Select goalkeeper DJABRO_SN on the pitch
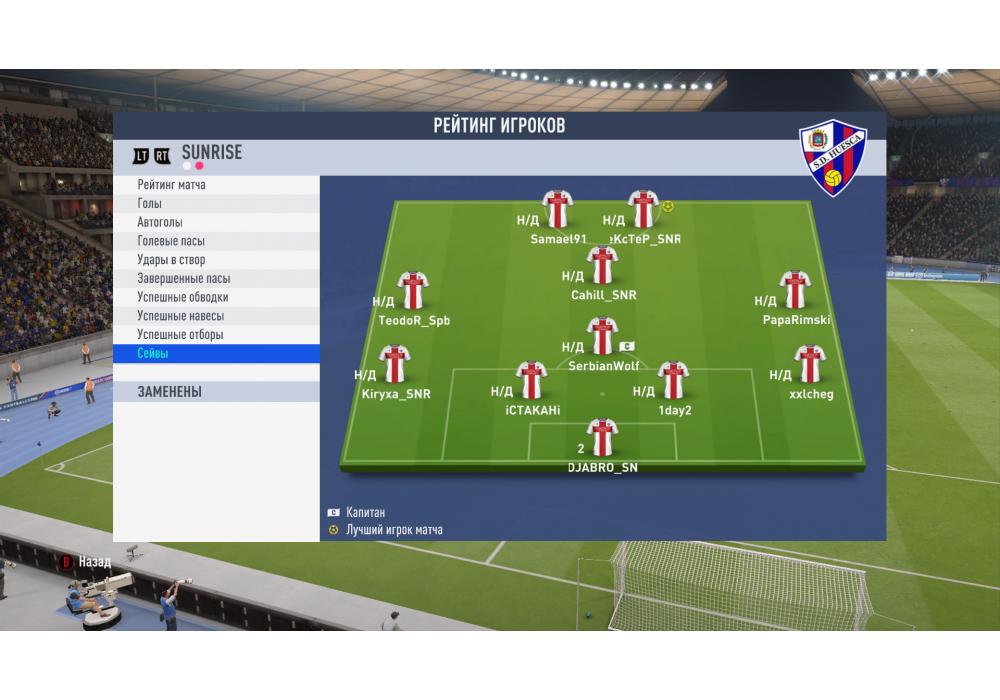 (x=602, y=438)
